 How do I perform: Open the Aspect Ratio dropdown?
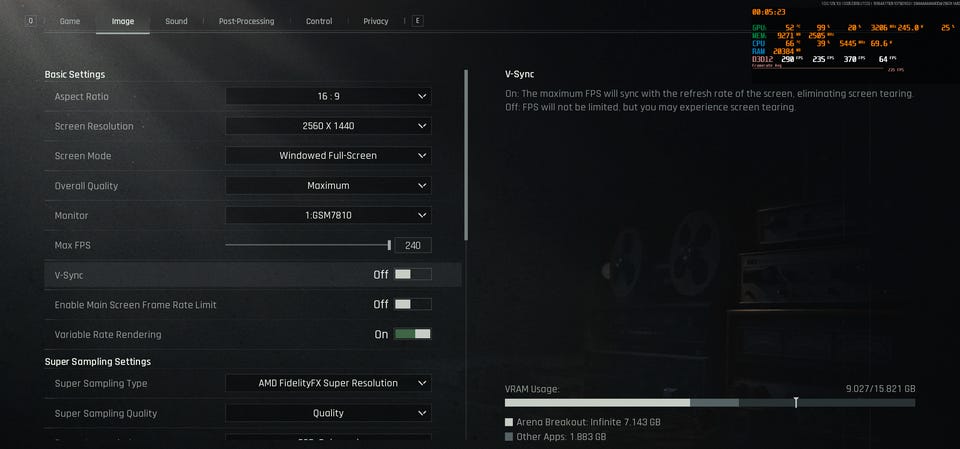[328, 96]
